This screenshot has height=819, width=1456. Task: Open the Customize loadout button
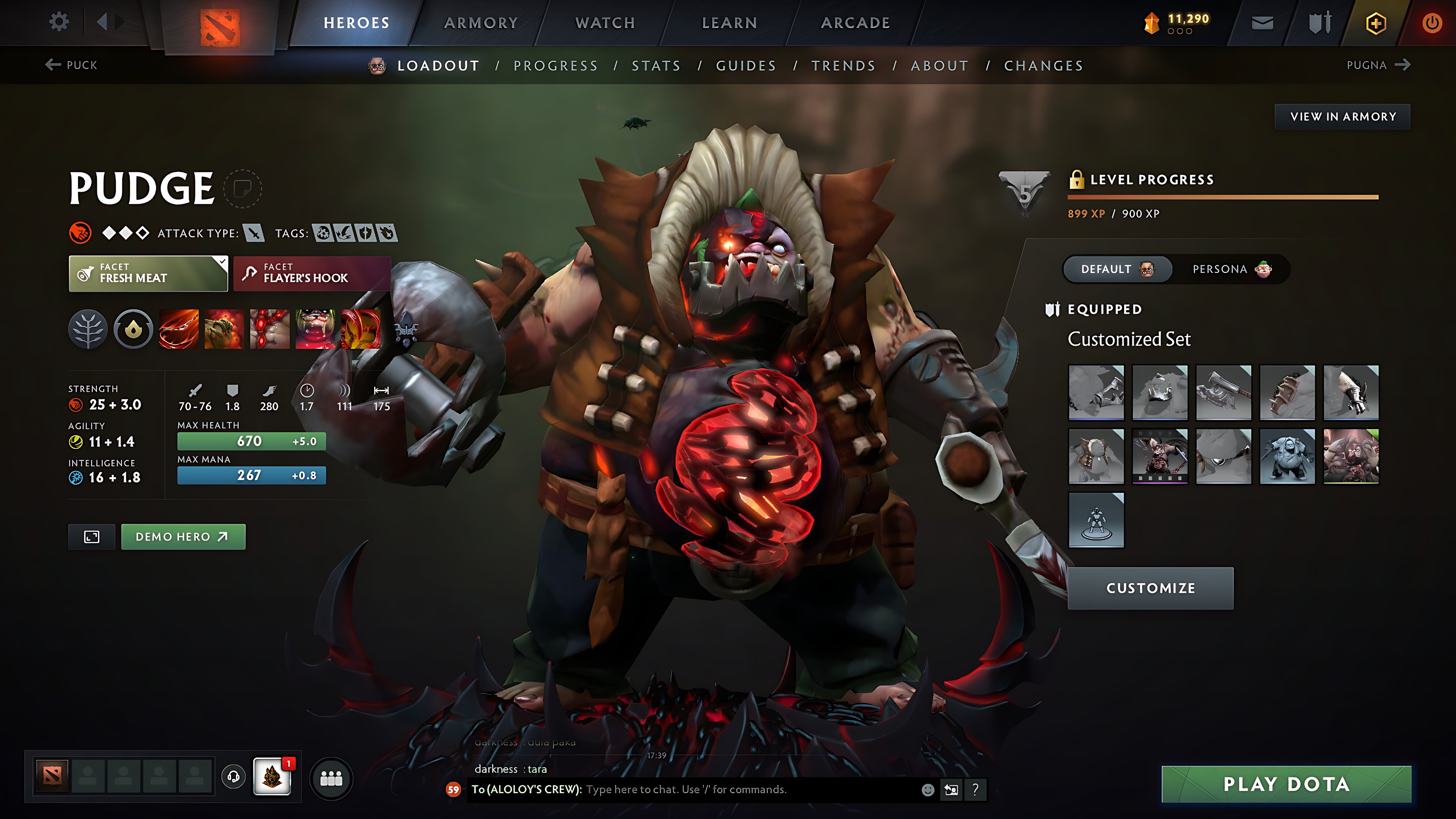click(1150, 588)
